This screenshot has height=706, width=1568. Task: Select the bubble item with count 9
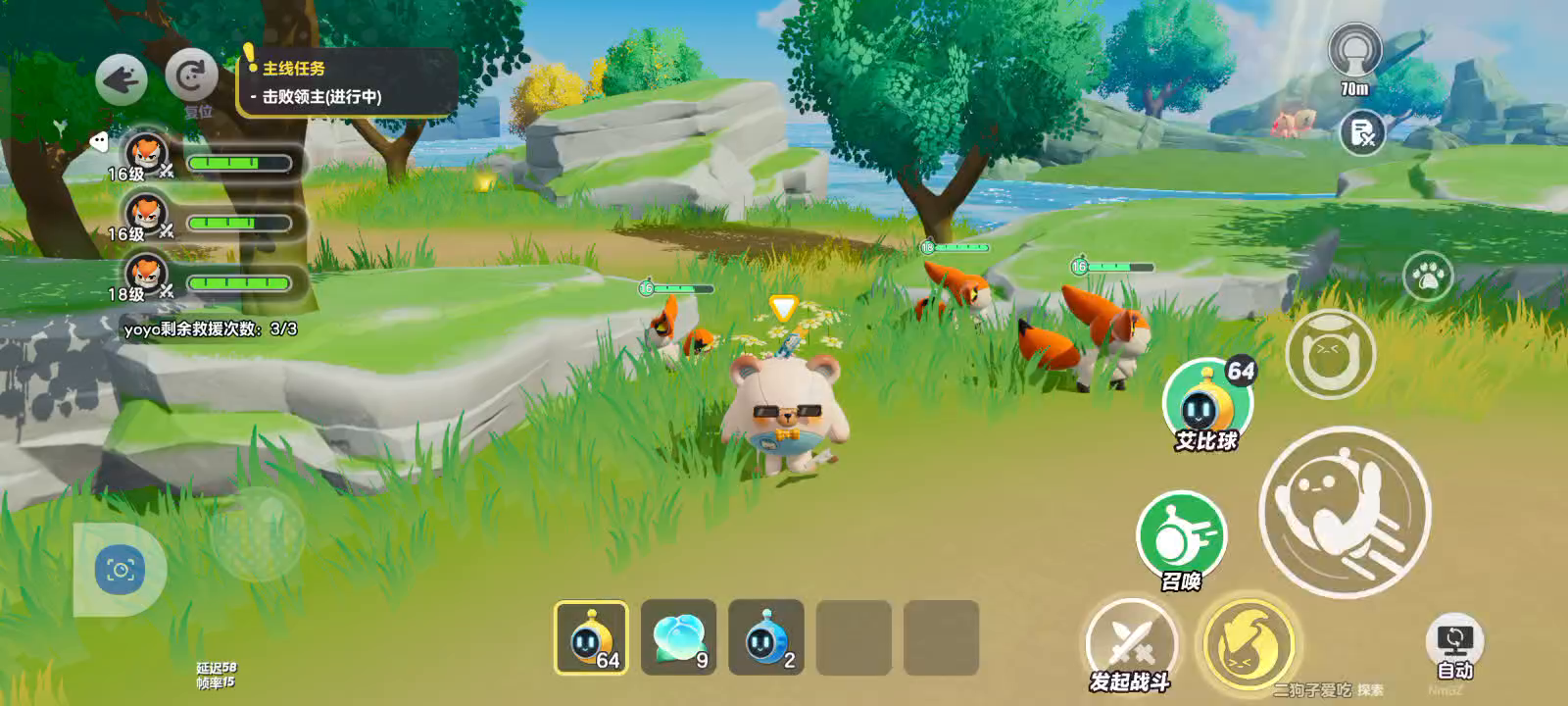point(678,637)
